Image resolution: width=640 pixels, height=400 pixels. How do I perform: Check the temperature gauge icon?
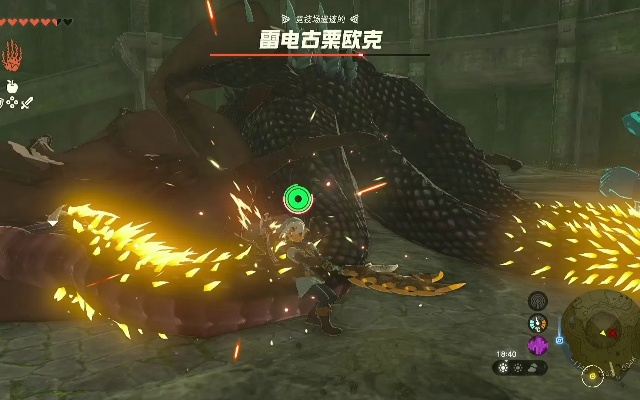click(x=538, y=323)
